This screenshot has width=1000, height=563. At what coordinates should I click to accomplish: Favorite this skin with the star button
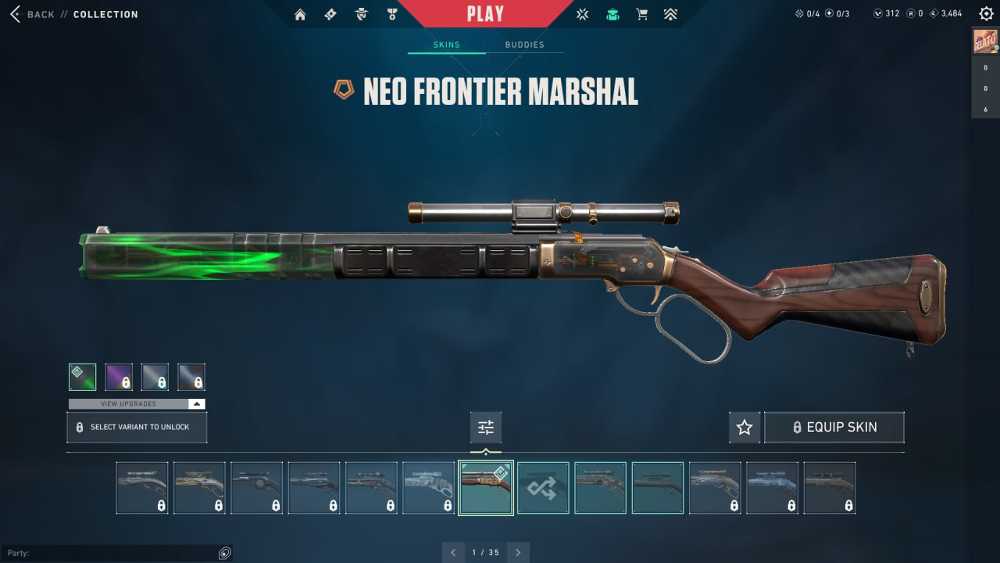[x=744, y=427]
